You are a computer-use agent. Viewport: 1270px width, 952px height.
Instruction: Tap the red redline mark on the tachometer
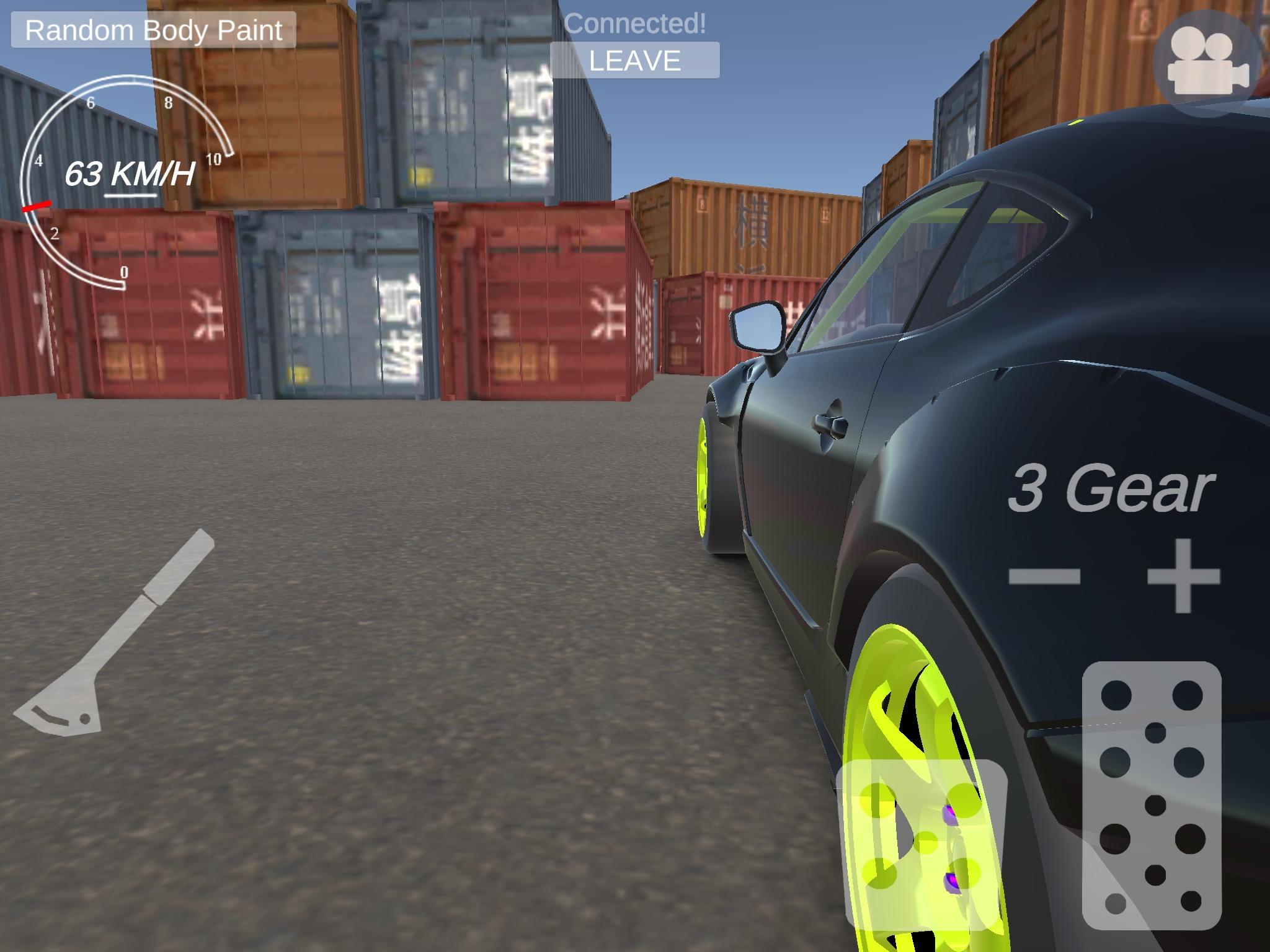point(36,208)
